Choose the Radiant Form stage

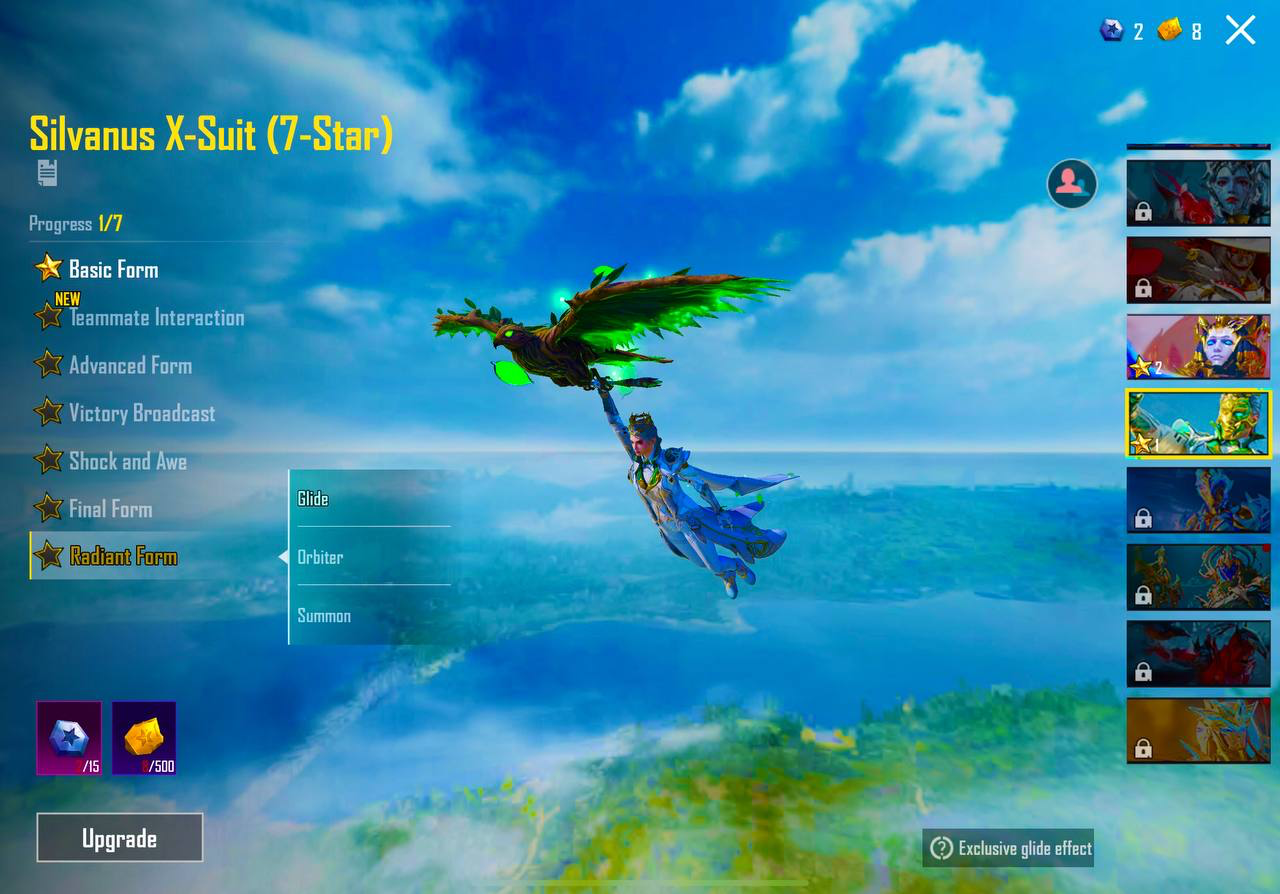[122, 557]
